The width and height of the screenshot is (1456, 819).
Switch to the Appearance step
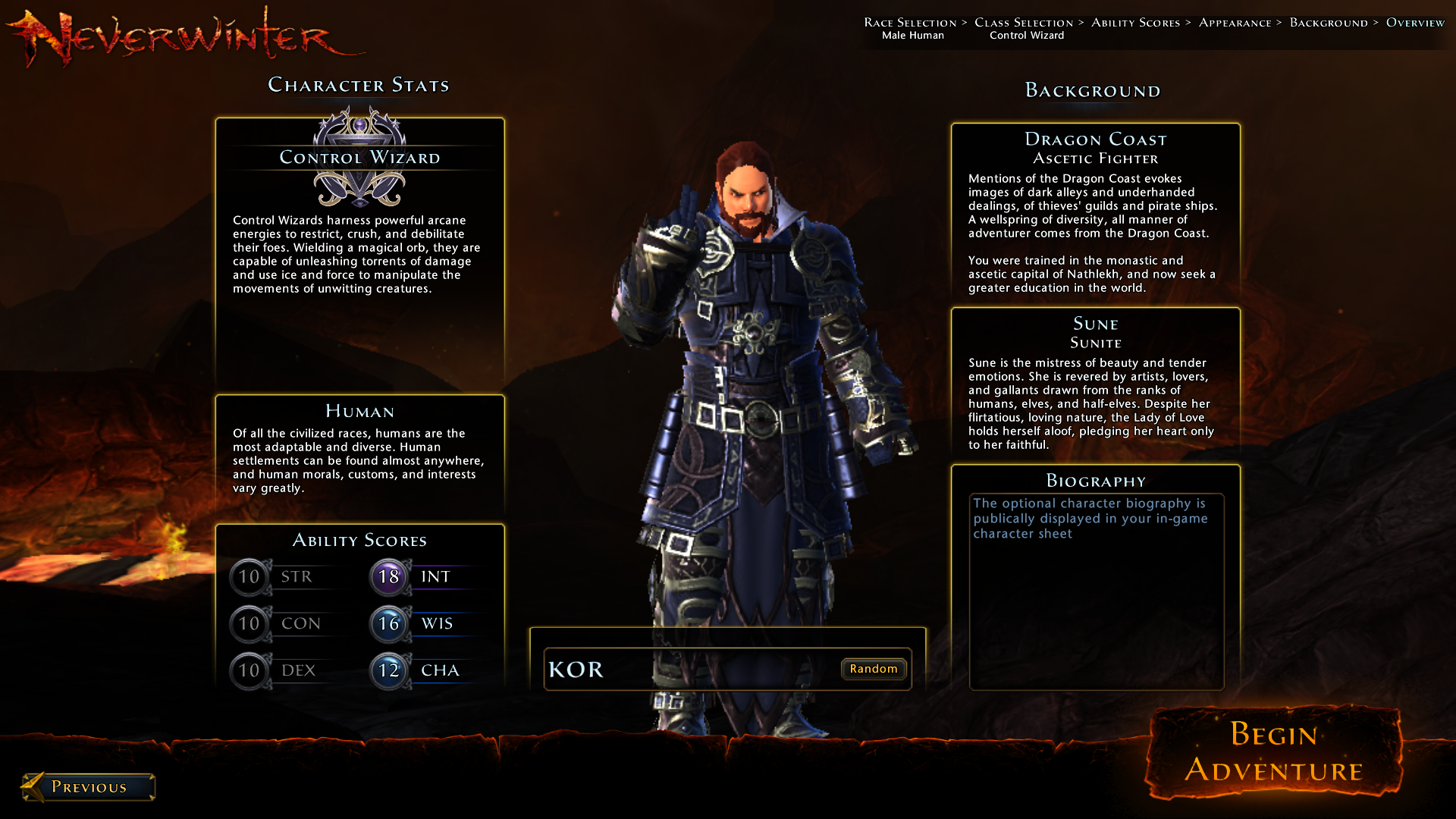click(1235, 23)
